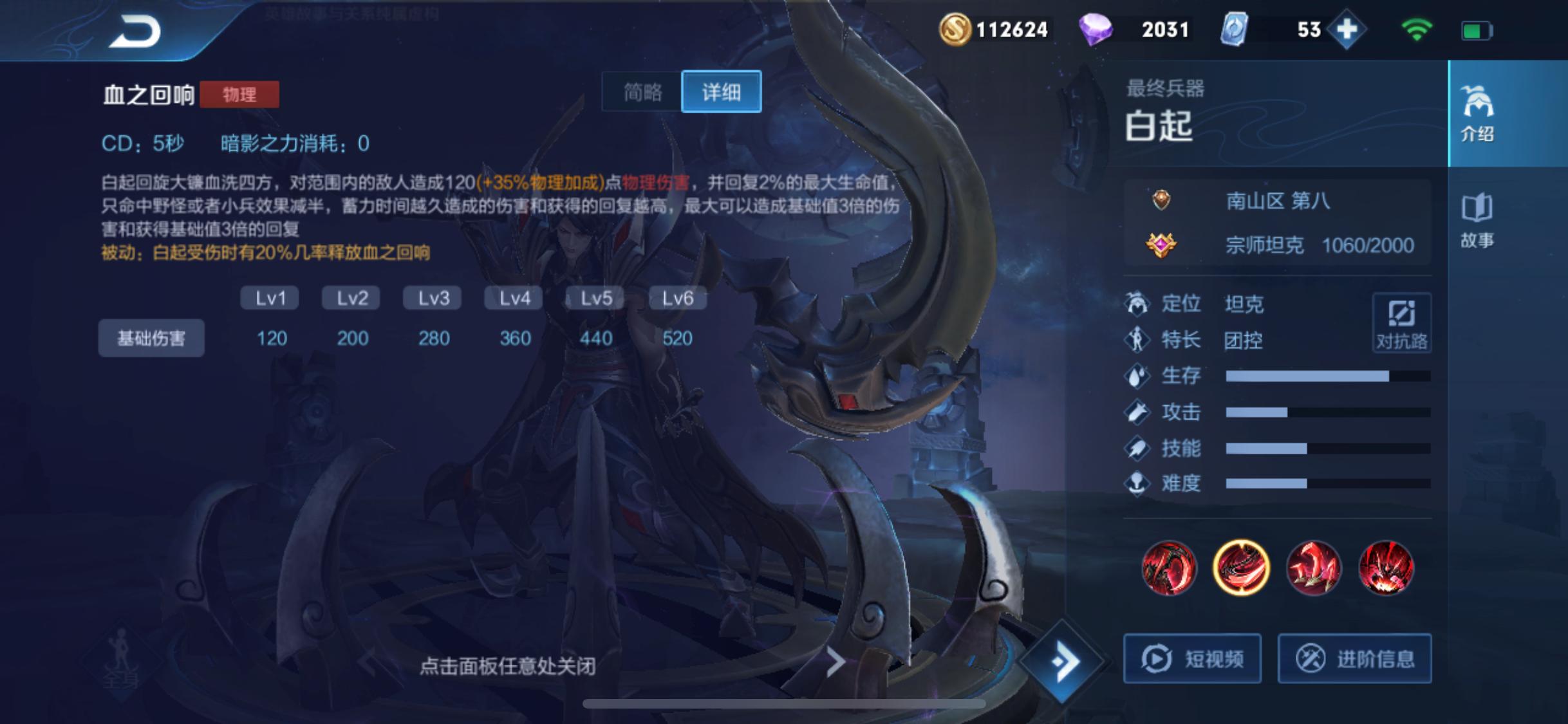The image size is (1568, 724).
Task: Click the gold coin currency icon
Action: tap(957, 29)
